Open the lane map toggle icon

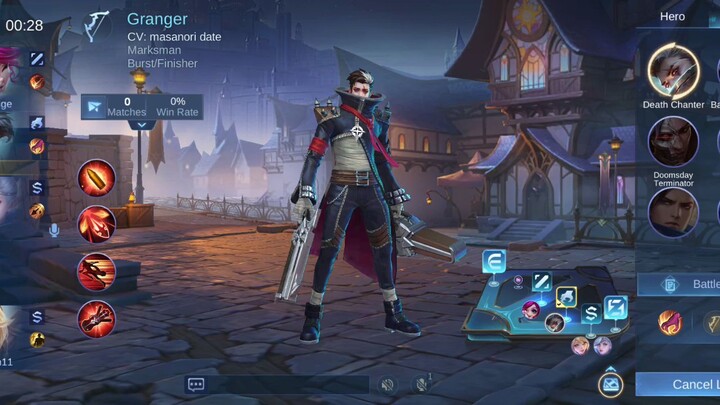tap(609, 384)
